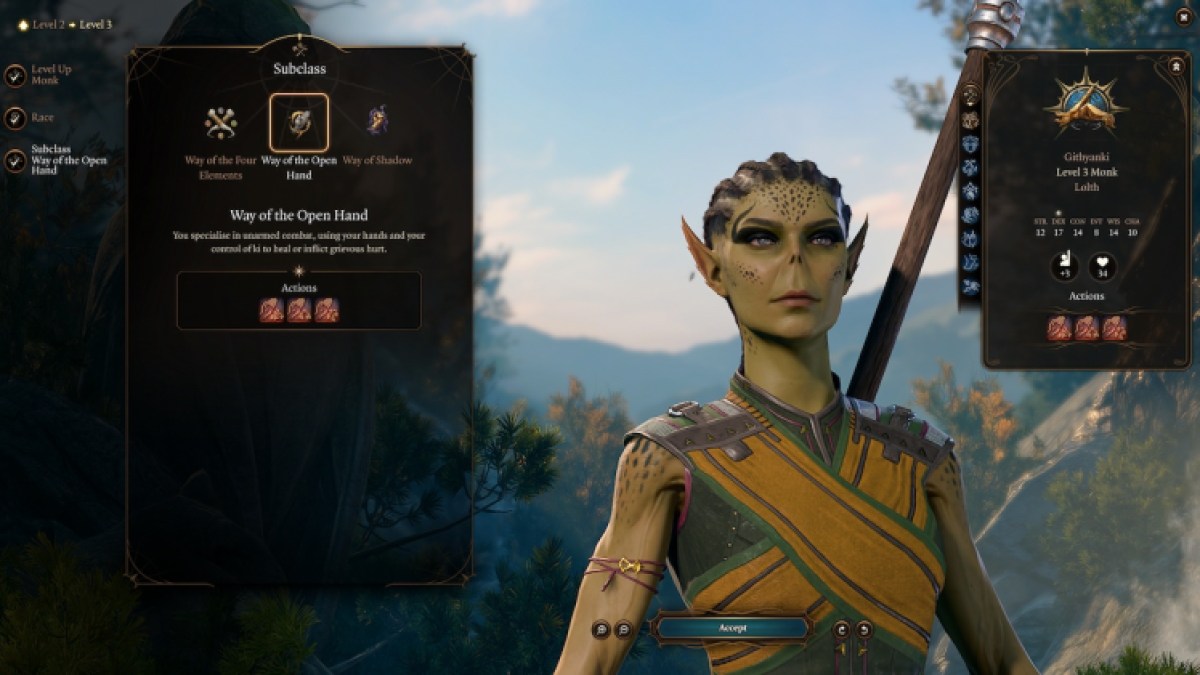The width and height of the screenshot is (1200, 675).
Task: Rotate character with the right rotate button
Action: click(x=863, y=629)
